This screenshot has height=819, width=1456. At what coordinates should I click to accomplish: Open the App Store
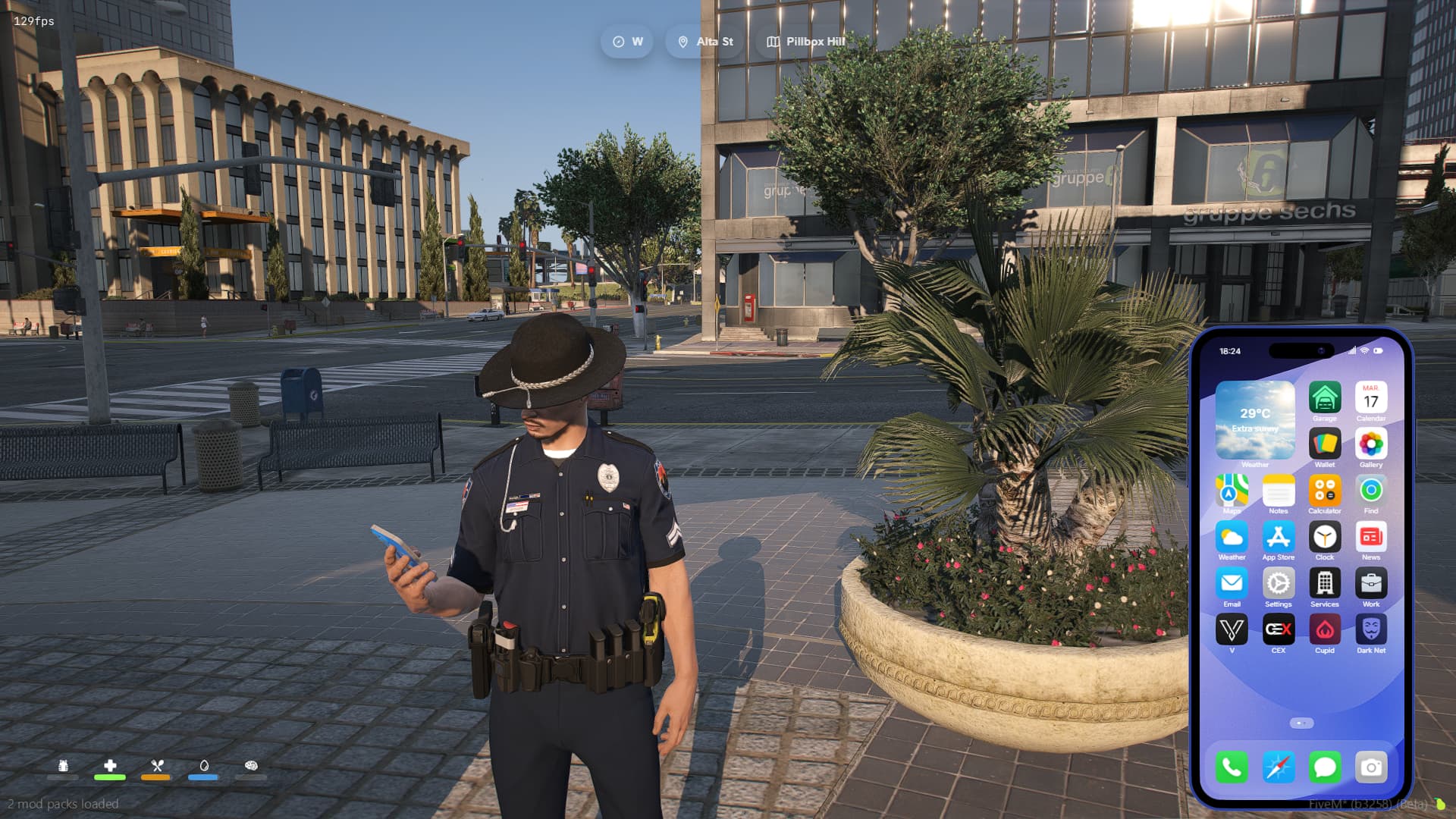coord(1278,538)
